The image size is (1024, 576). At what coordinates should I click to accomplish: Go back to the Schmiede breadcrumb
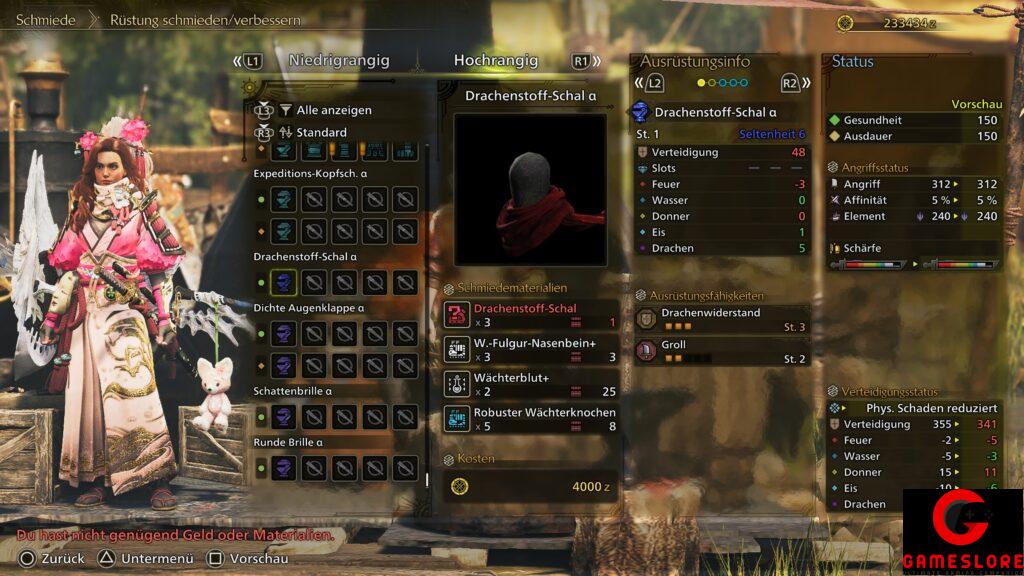(45, 20)
